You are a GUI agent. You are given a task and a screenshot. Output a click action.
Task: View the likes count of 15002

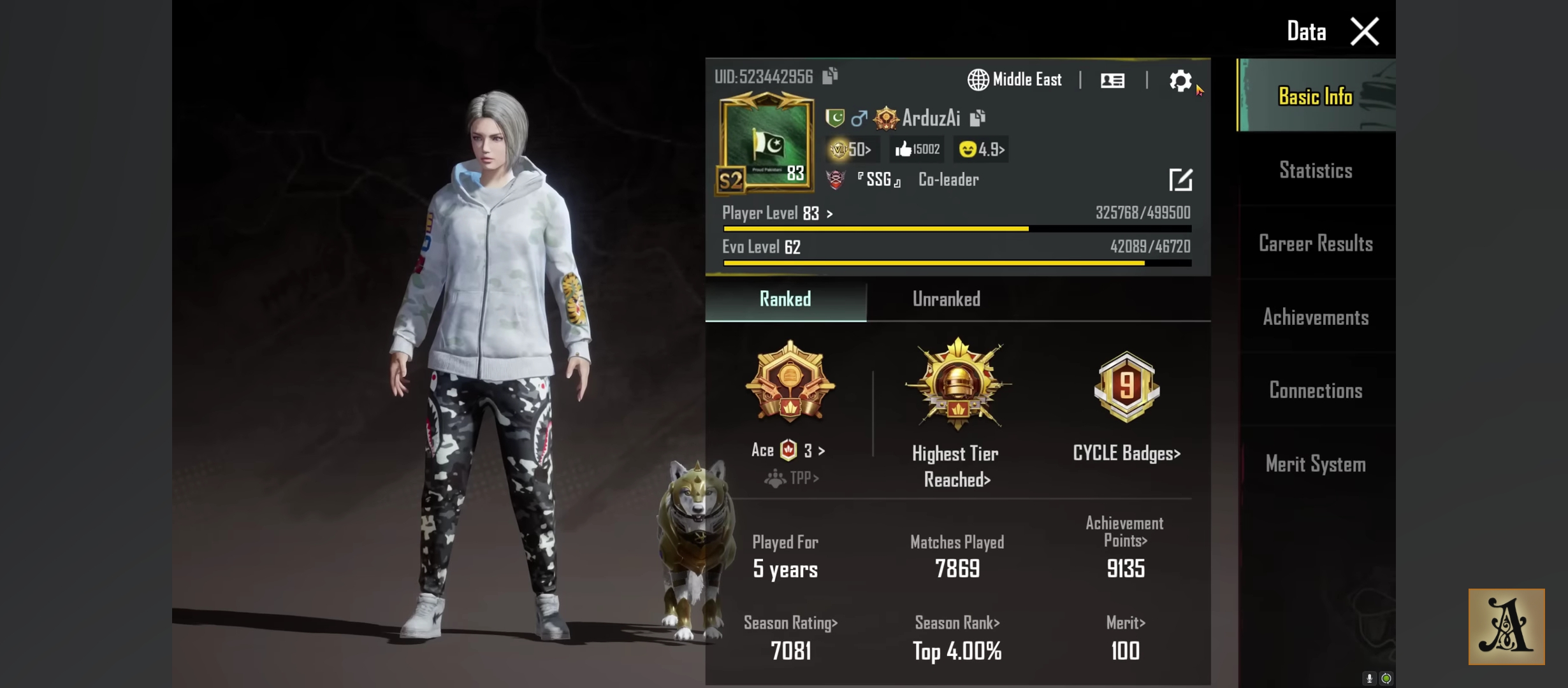tap(917, 149)
